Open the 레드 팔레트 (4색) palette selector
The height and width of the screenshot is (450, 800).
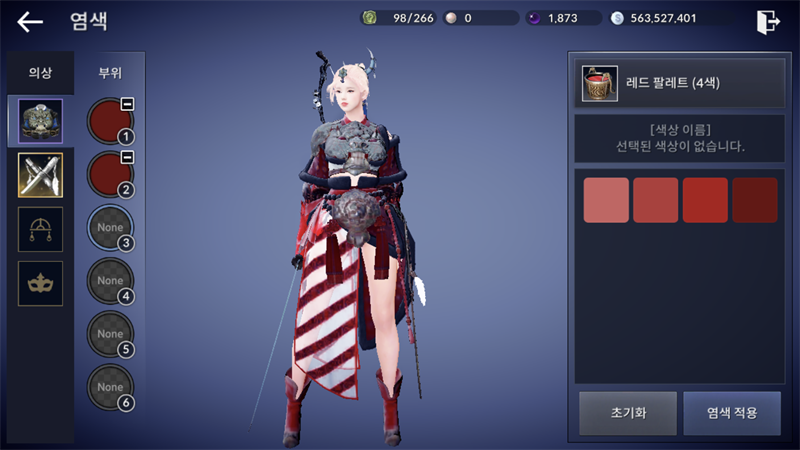tap(675, 83)
